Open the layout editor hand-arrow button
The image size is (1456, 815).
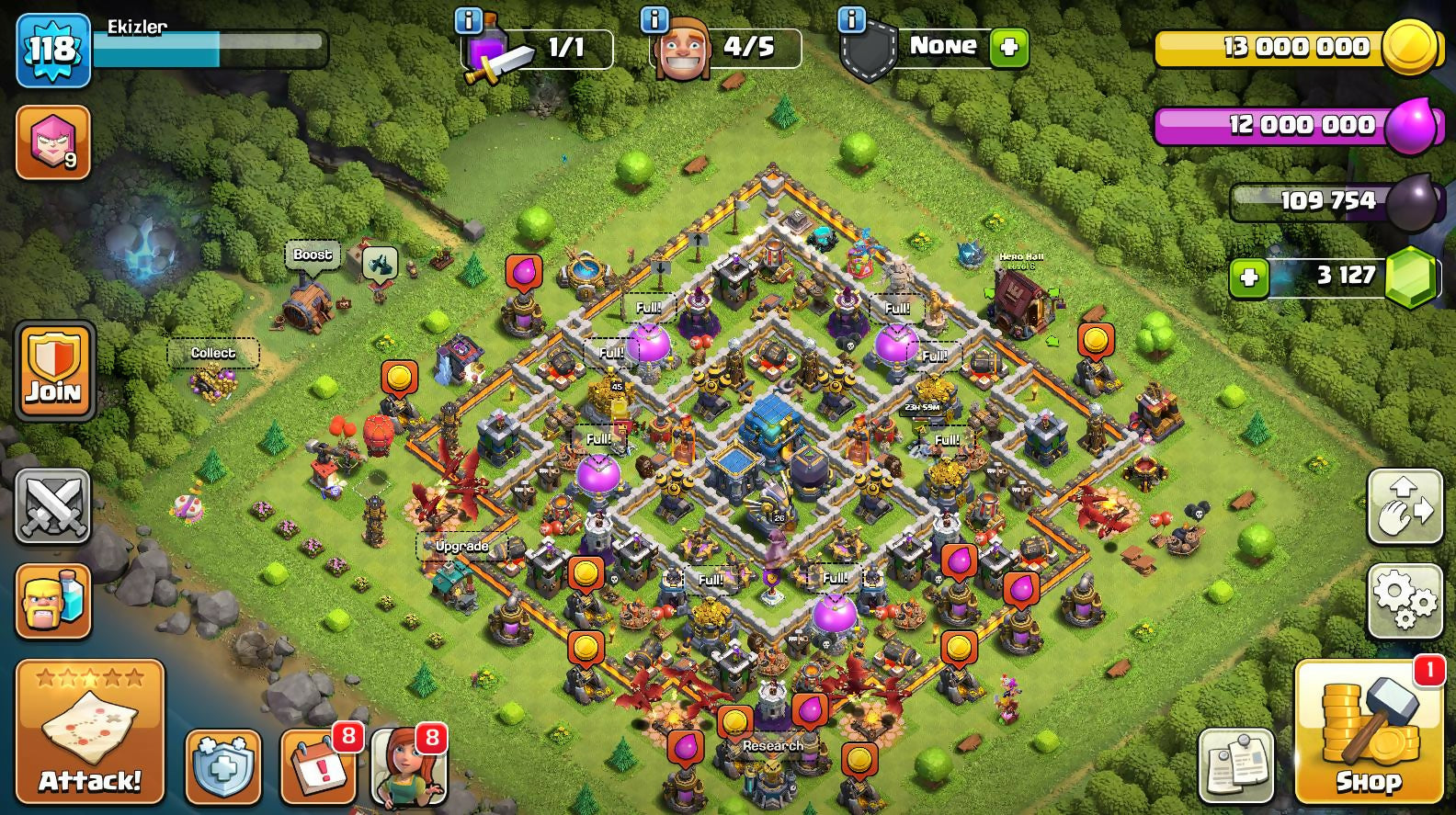tap(1404, 506)
